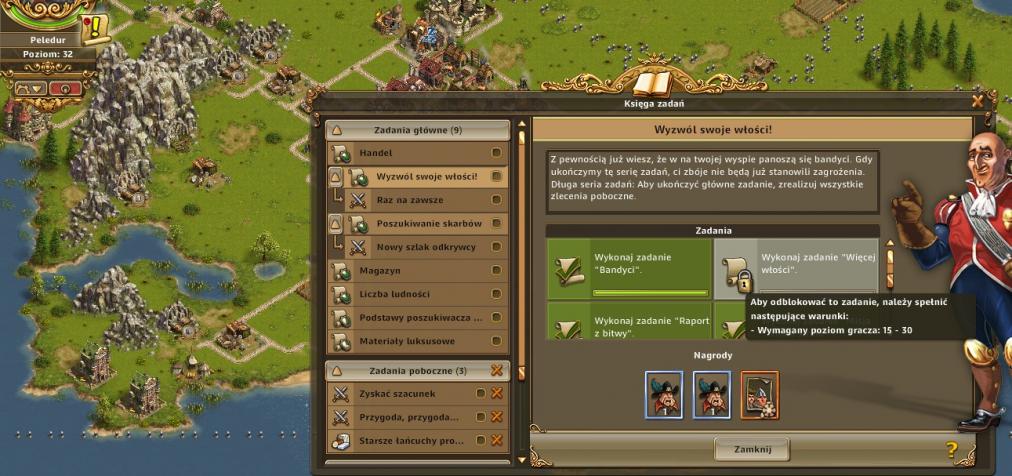1012x476 pixels.
Task: Click the quest book exclamation icon by avatar
Action: (96, 29)
